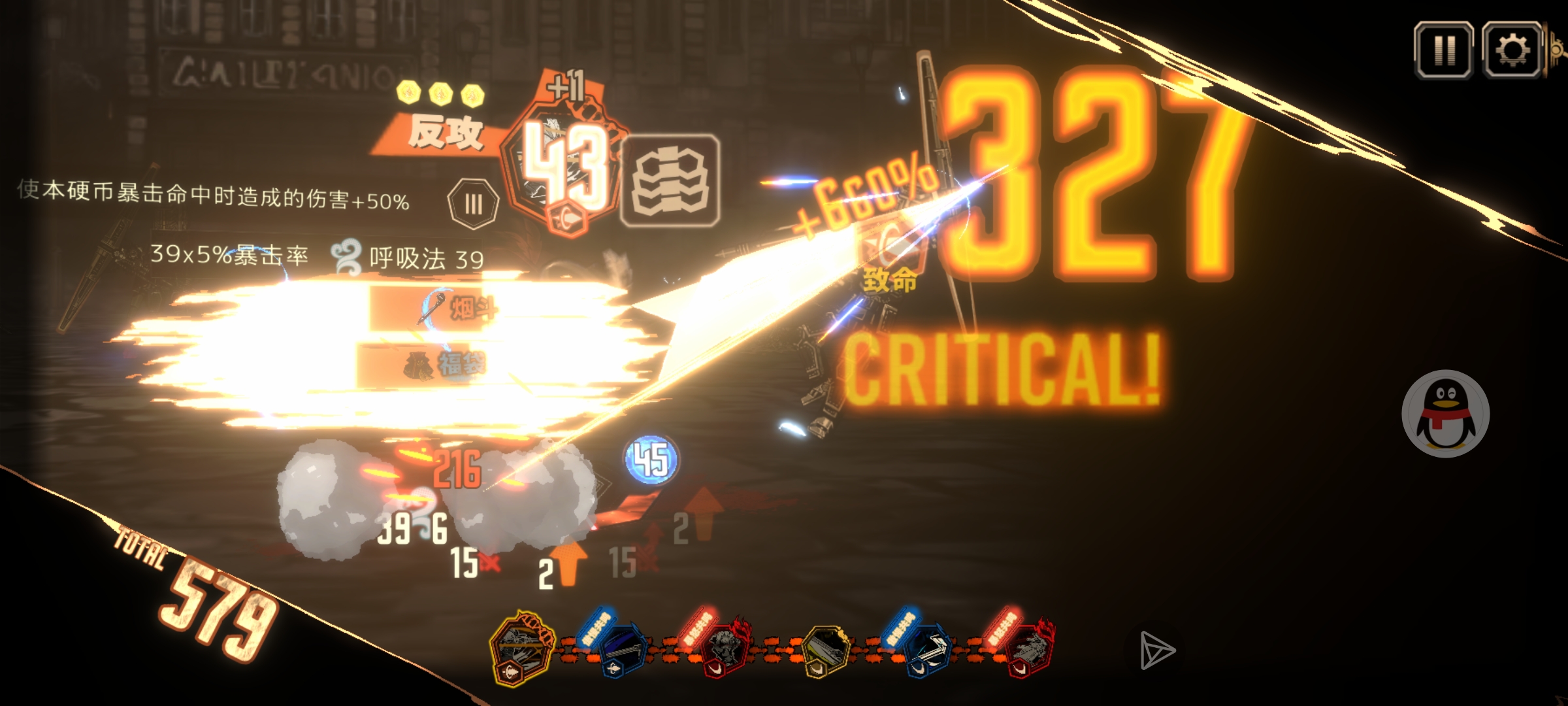Image resolution: width=1568 pixels, height=706 pixels.
Task: Select the glowing orange thorn-framed skill icon
Action: click(x=521, y=648)
